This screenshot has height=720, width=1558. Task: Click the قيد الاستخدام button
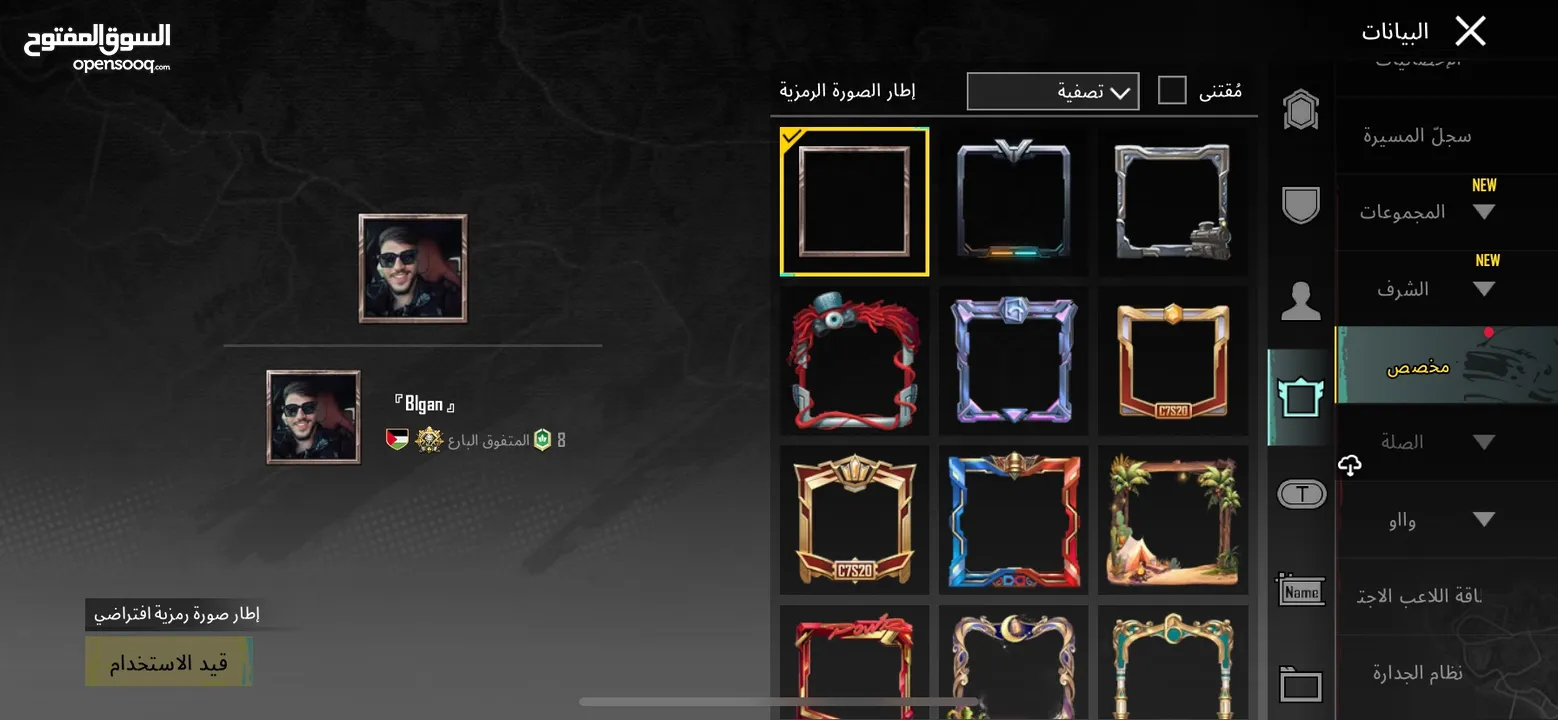(x=168, y=661)
